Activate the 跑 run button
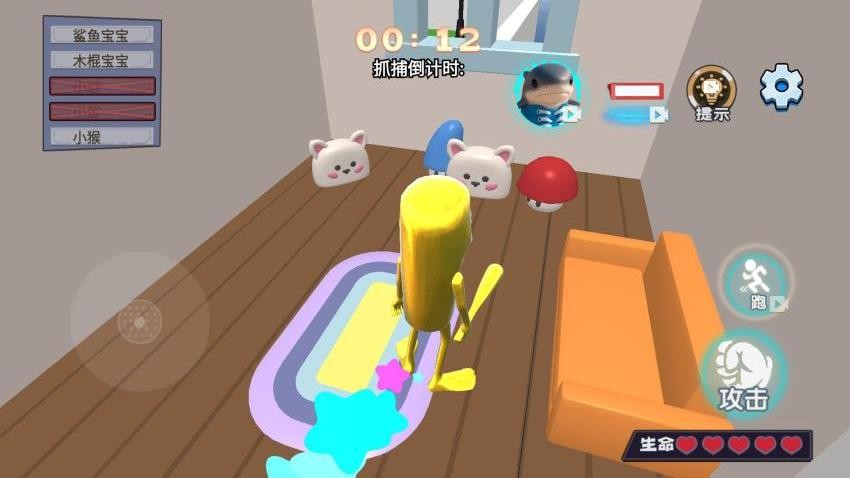Screen dimensions: 850x478 [757, 281]
